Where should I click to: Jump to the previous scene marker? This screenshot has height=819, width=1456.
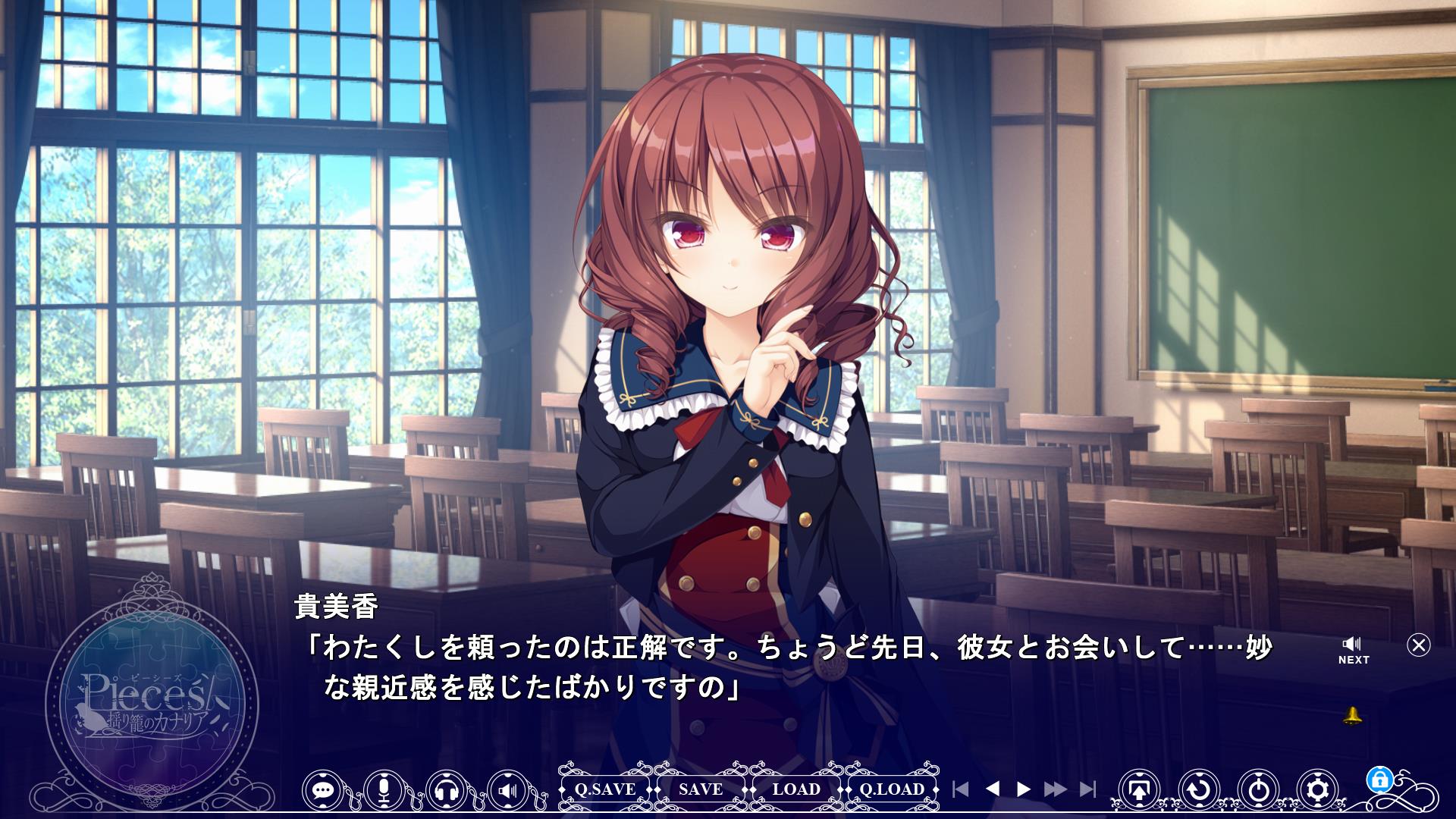[961, 789]
